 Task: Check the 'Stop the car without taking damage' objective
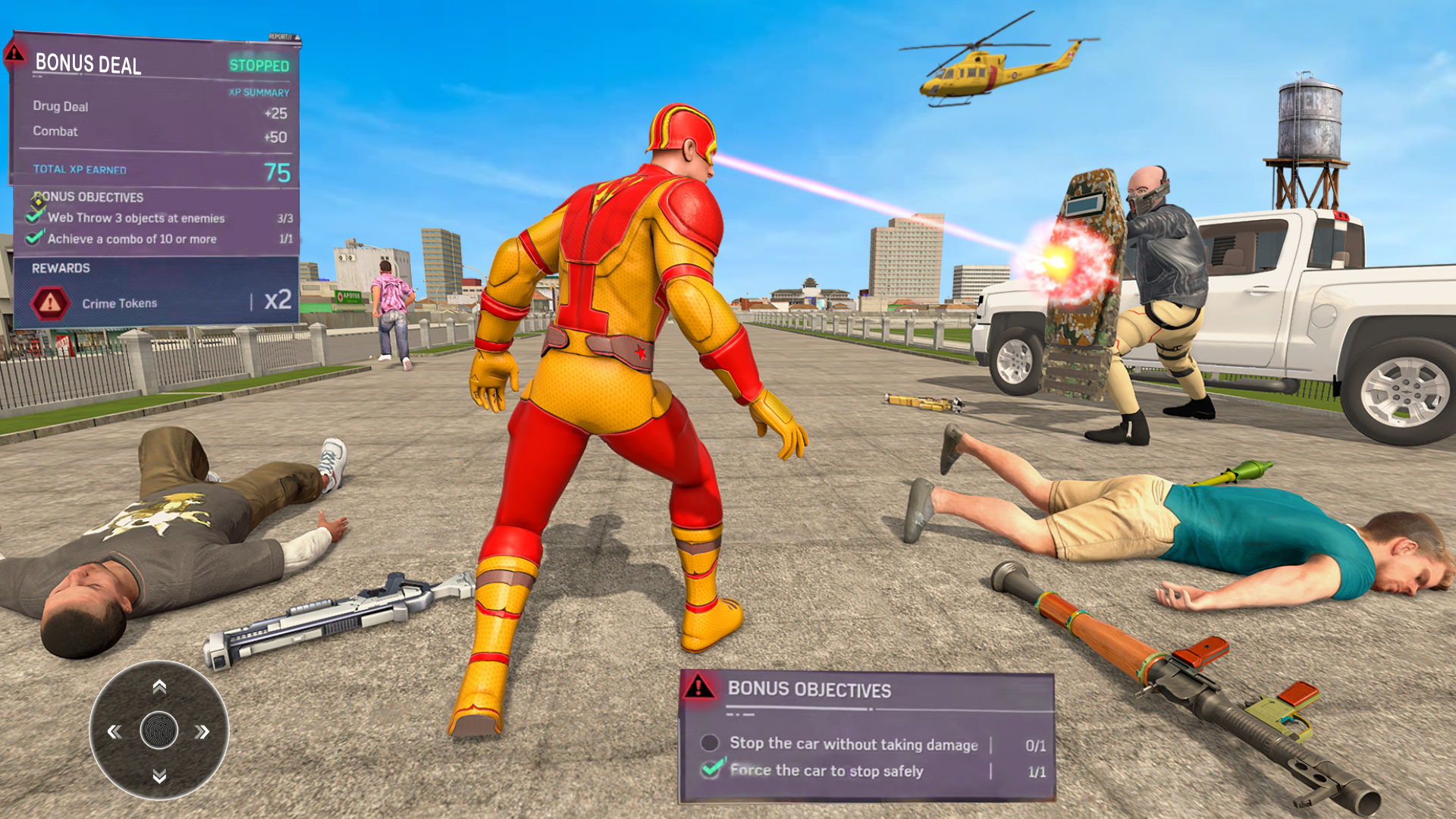[711, 744]
